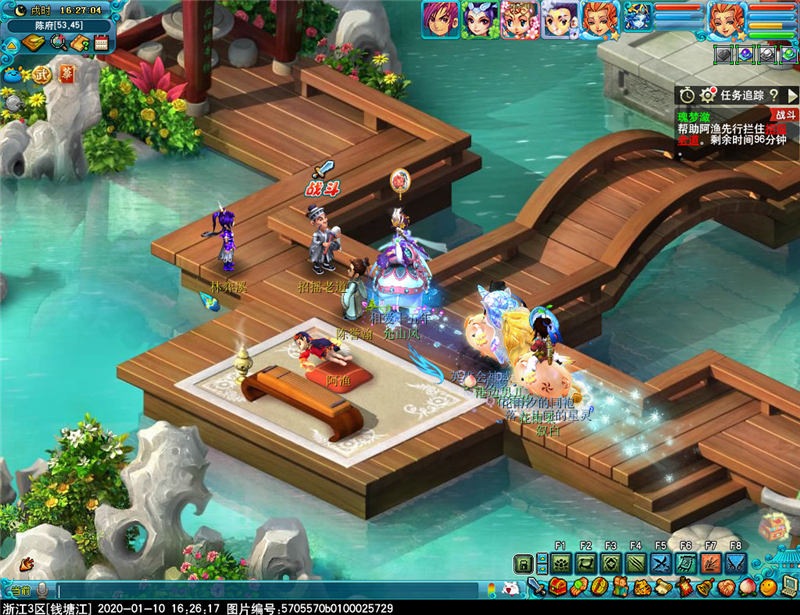Toggle the hotbar padlock button
The width and height of the screenshot is (800, 615).
click(x=522, y=564)
